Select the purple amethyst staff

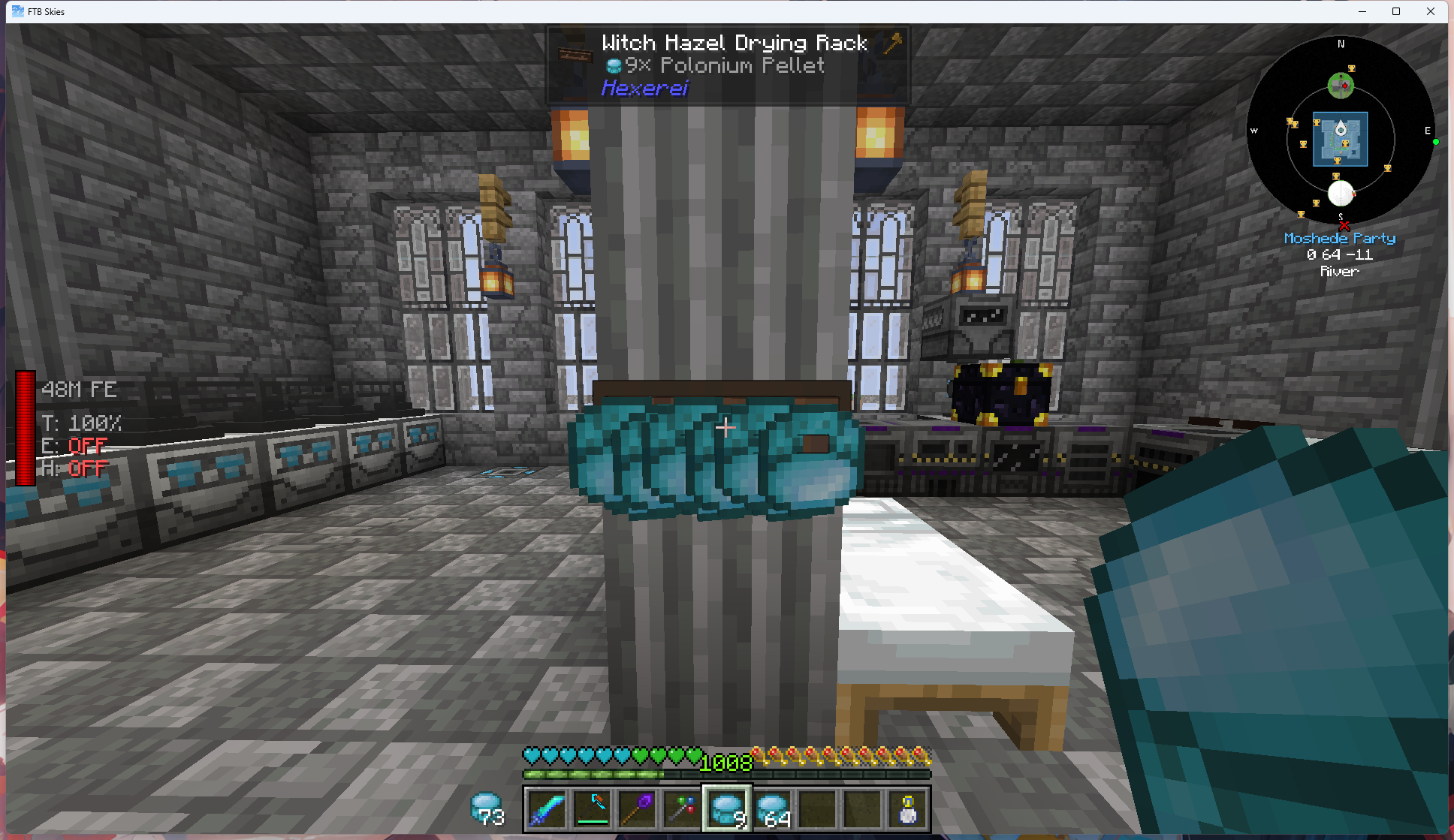click(636, 808)
